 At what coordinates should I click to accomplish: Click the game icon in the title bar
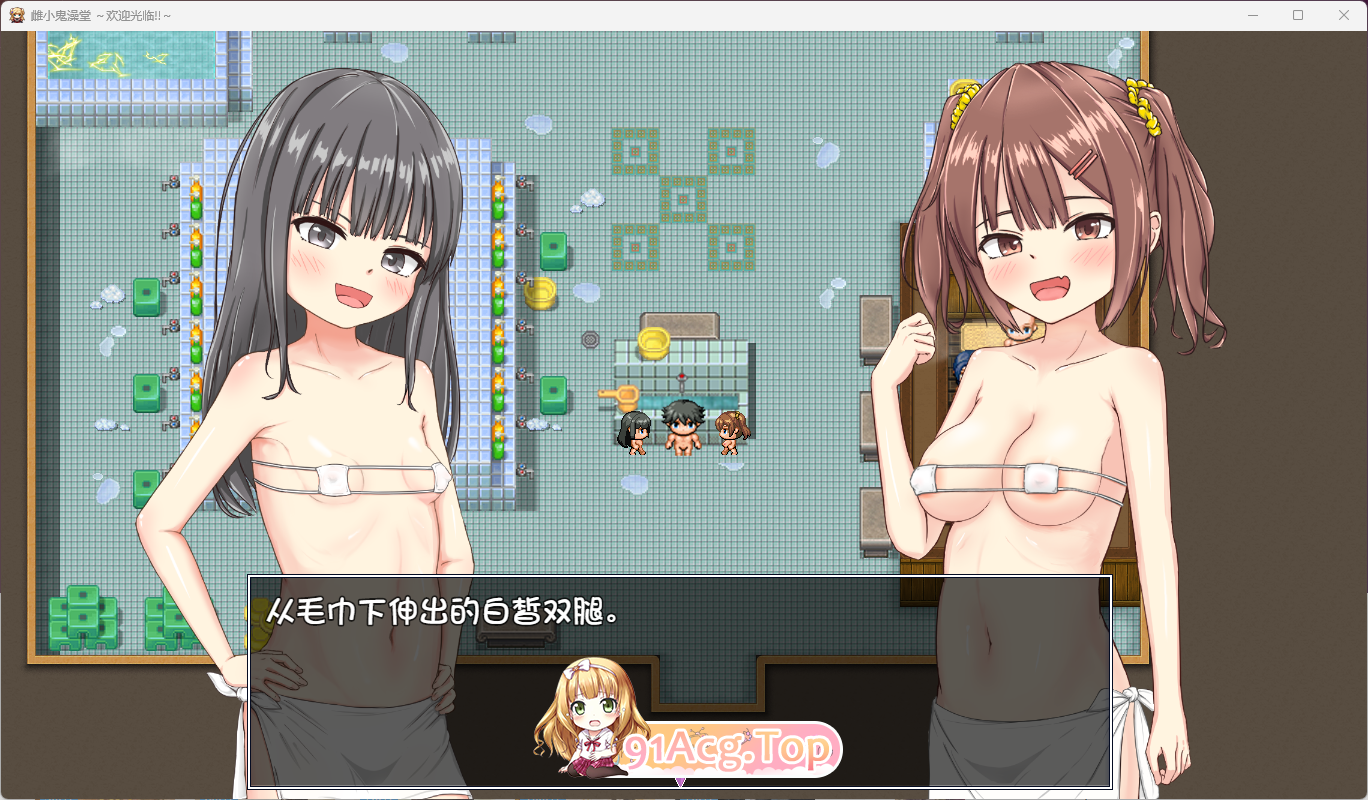coord(16,15)
